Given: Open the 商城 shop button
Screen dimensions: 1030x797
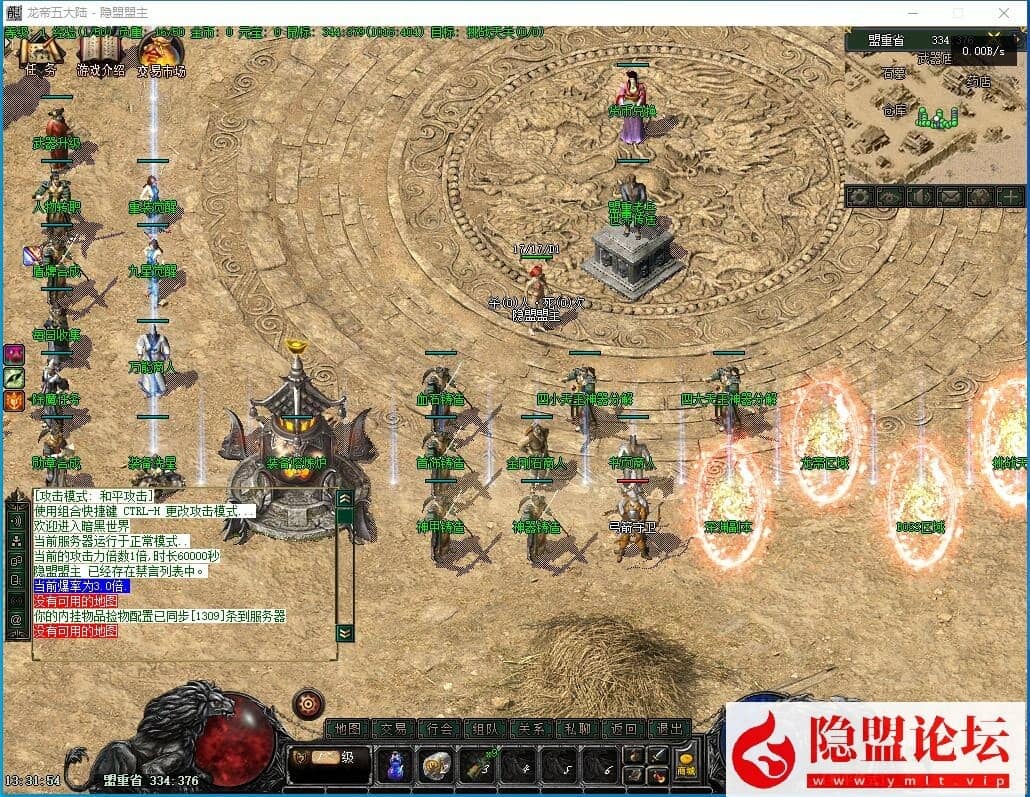Looking at the screenshot, I should (x=685, y=766).
